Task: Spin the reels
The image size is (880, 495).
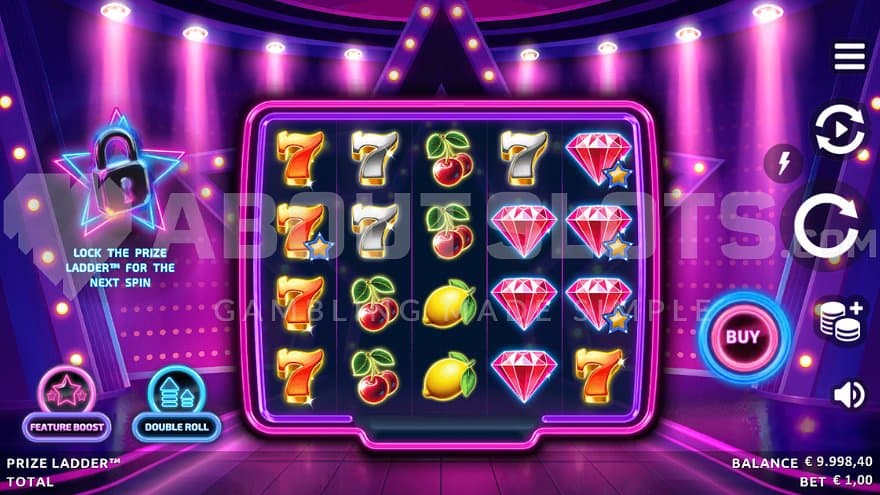Action: tap(828, 227)
